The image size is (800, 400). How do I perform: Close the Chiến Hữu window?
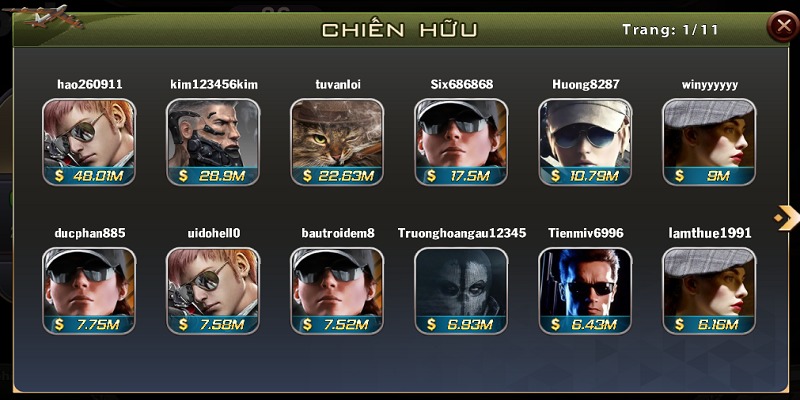[x=781, y=27]
